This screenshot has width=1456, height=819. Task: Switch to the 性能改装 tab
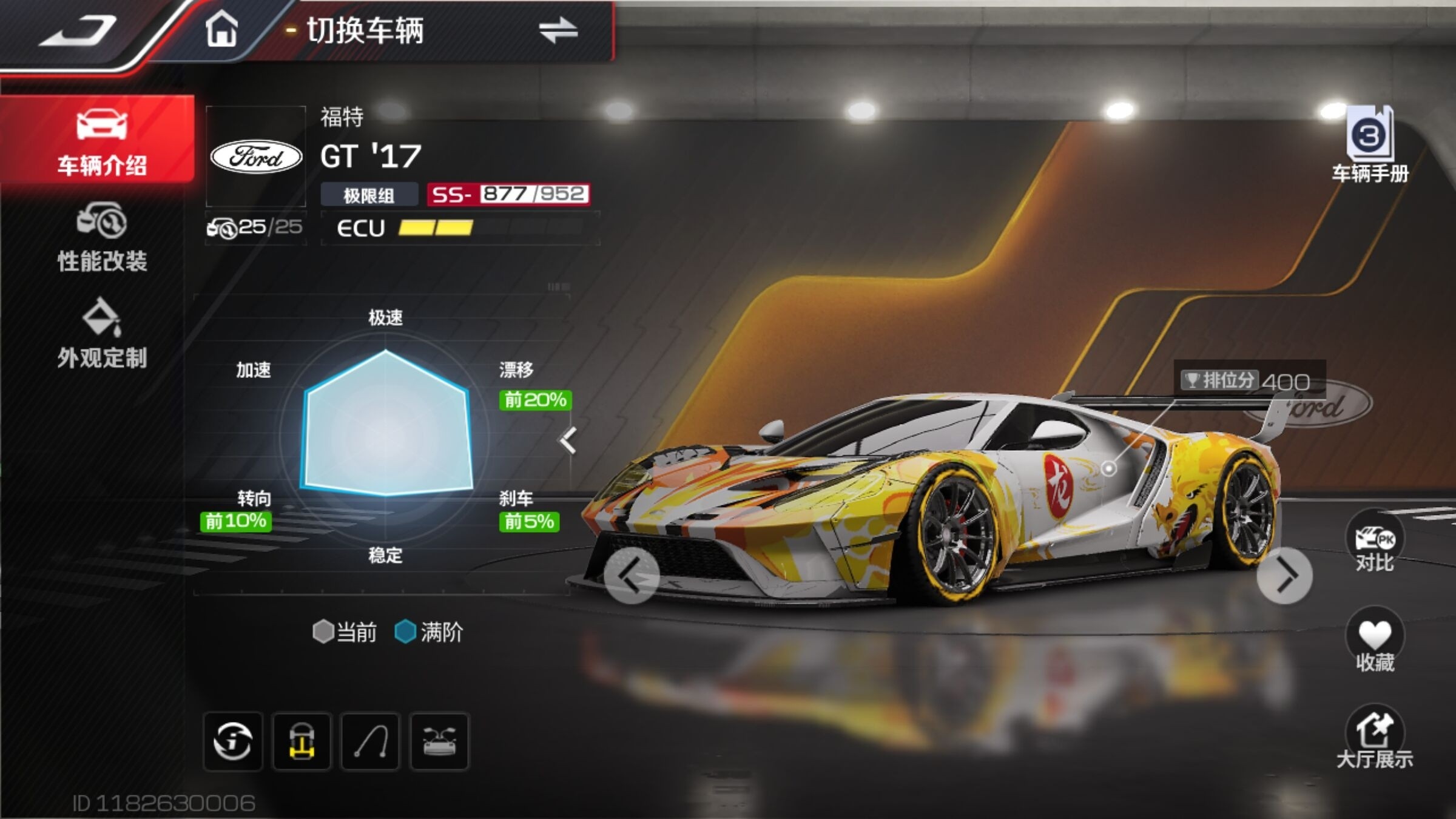(x=102, y=238)
